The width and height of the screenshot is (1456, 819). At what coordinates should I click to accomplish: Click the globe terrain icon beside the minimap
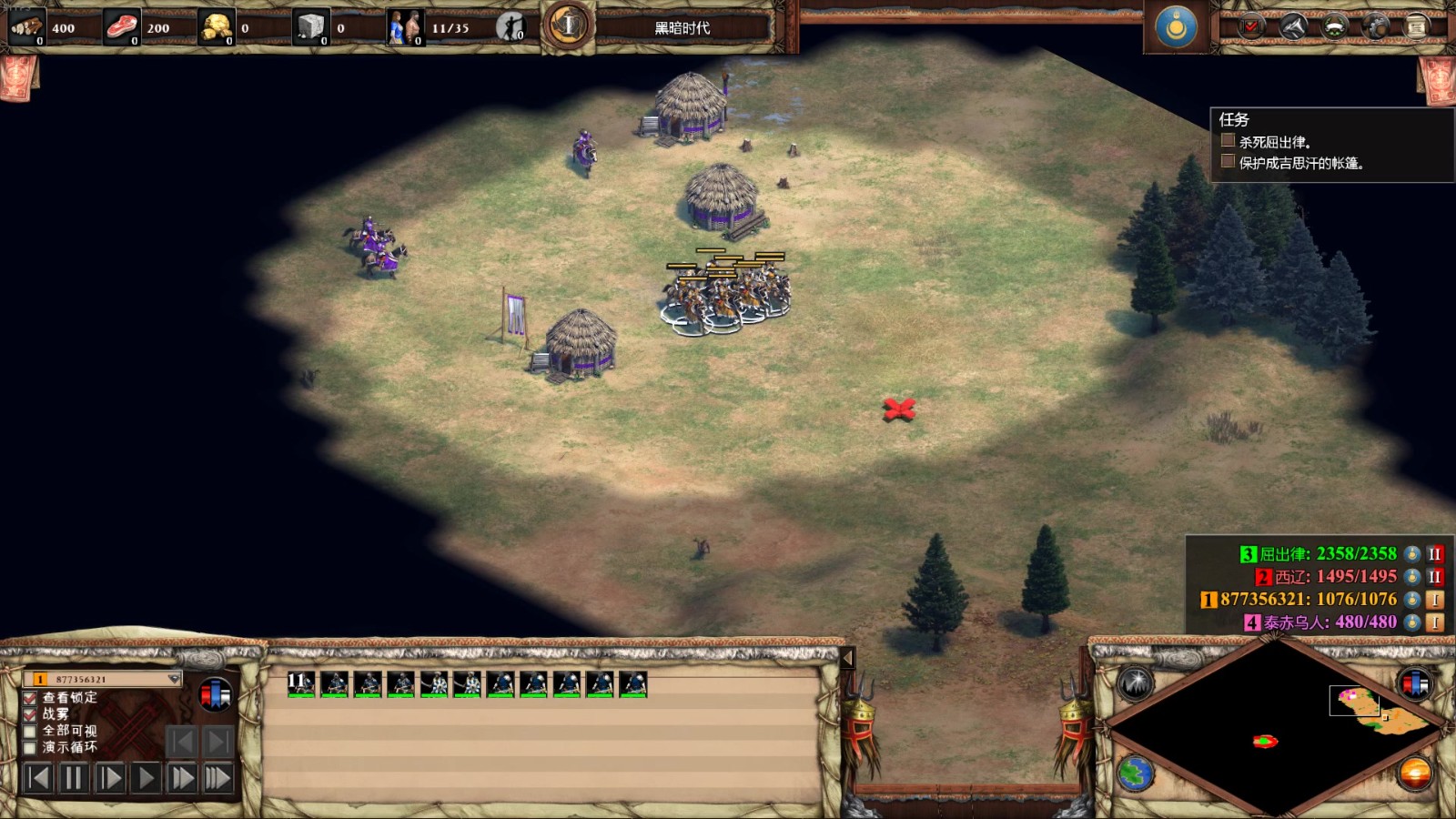(1136, 773)
